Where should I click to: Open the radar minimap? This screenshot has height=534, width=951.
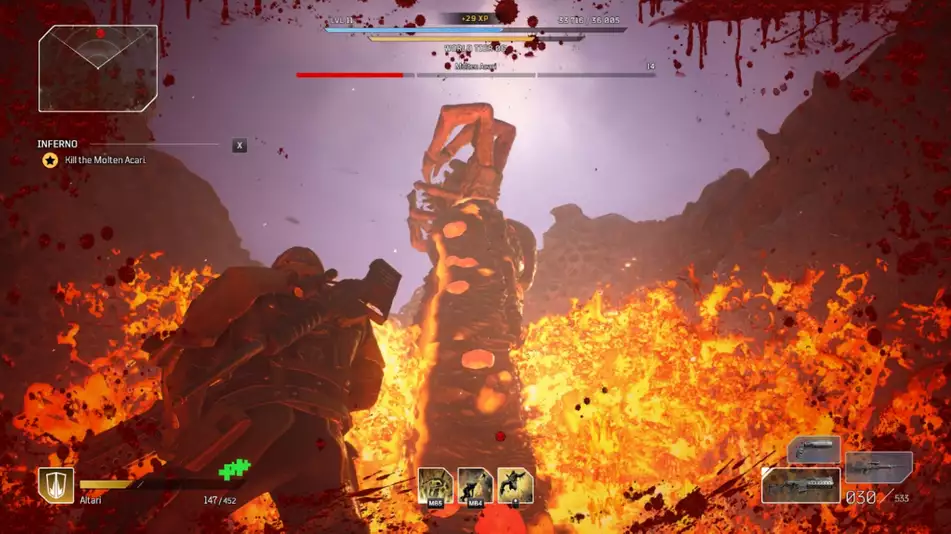pos(98,68)
